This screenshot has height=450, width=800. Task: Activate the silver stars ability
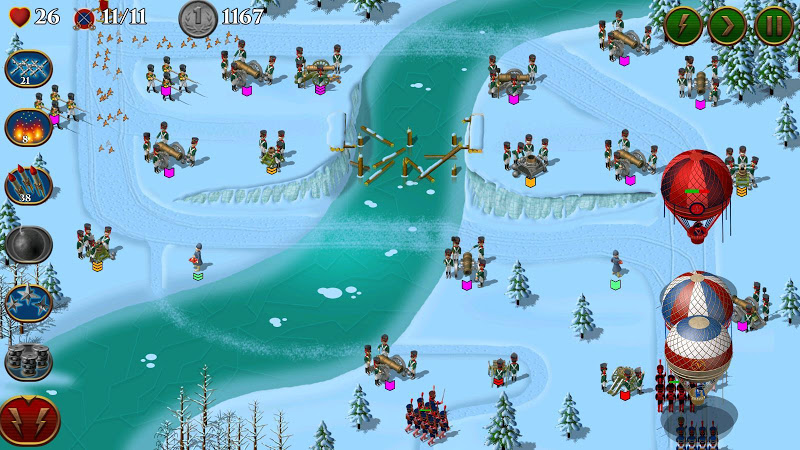pyautogui.click(x=29, y=302)
